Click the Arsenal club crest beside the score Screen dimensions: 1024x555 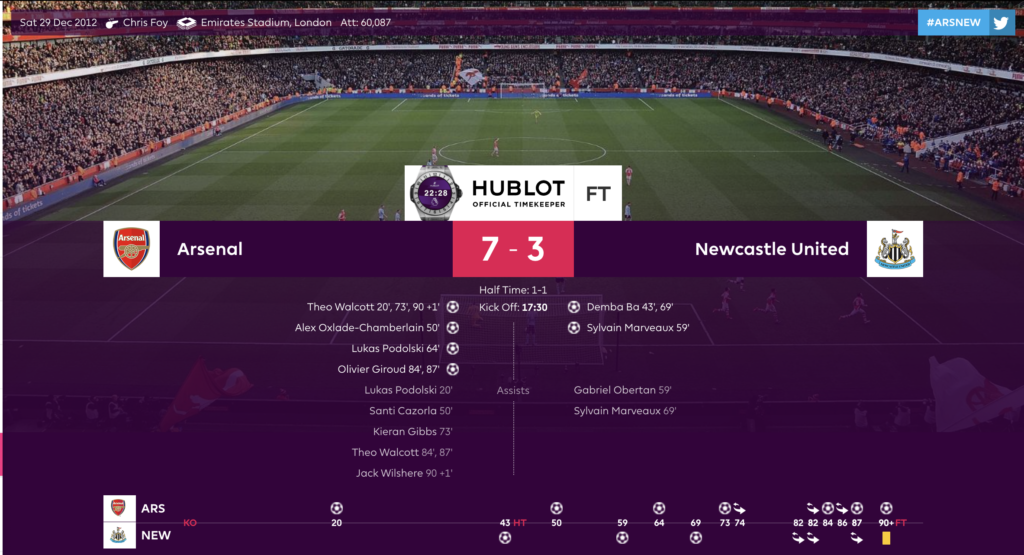[x=131, y=249]
